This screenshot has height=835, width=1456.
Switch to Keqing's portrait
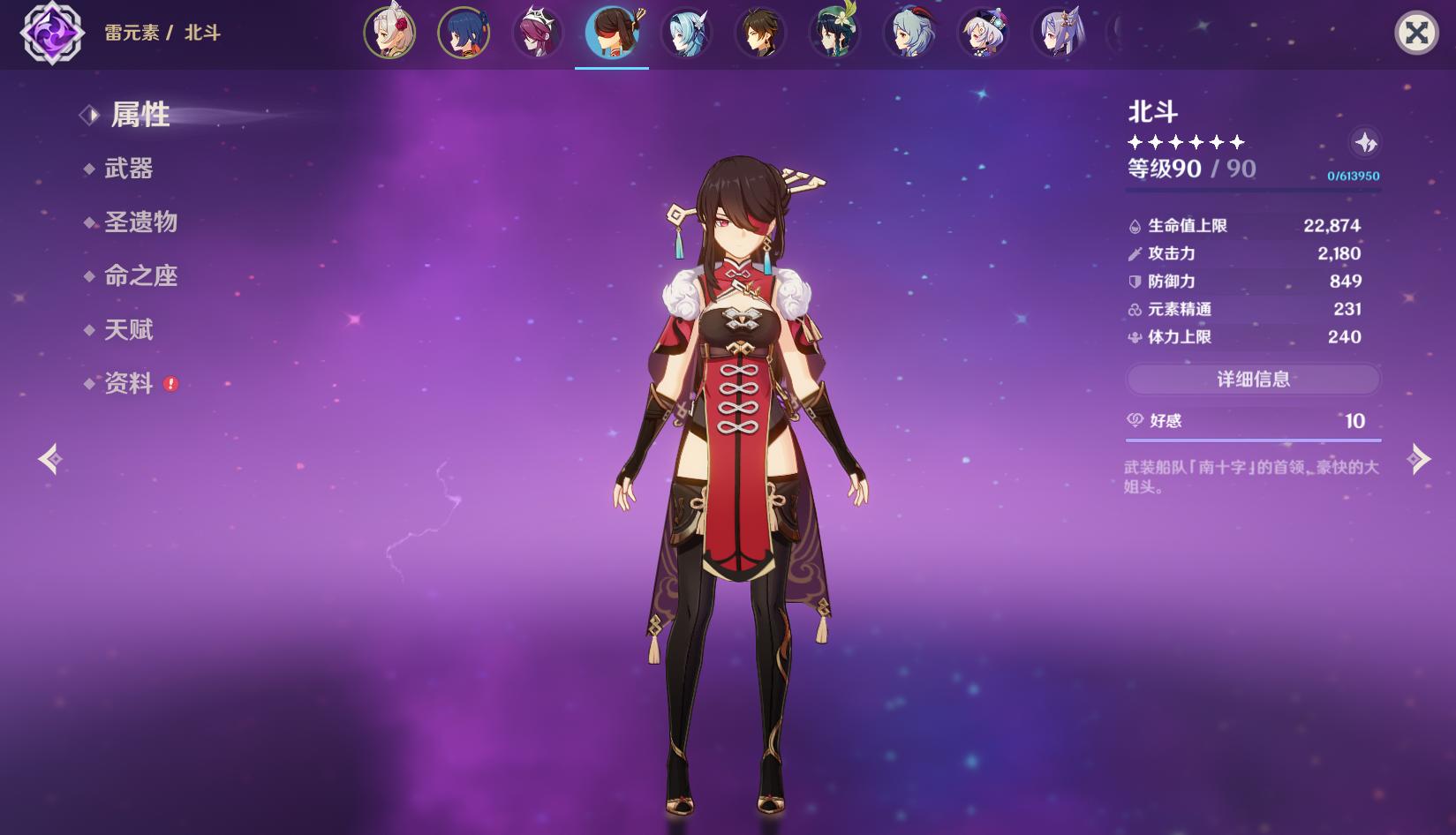coord(1057,34)
